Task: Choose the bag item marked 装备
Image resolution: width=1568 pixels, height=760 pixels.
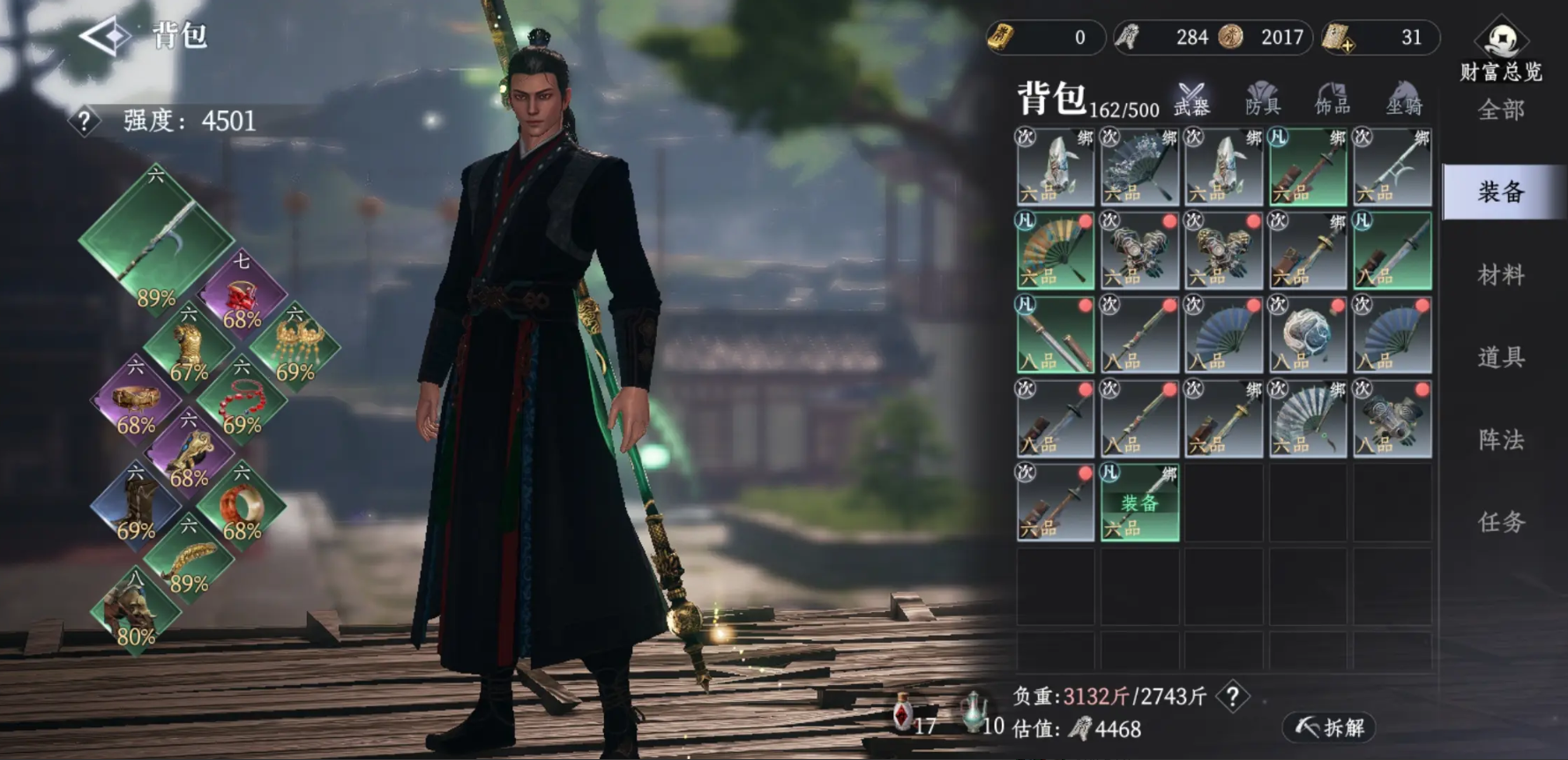Action: 1139,502
